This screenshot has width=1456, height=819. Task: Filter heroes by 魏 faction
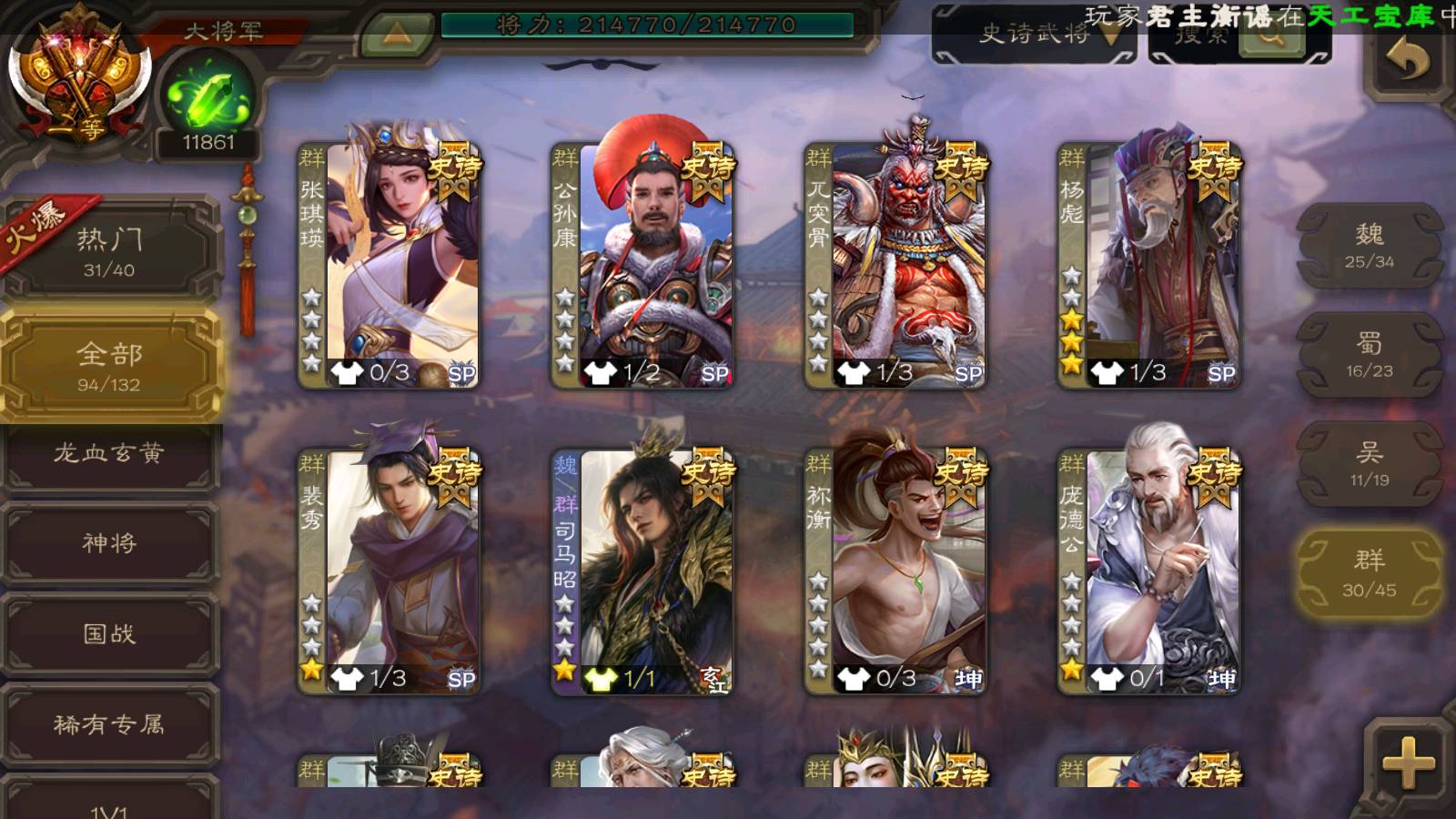tap(1369, 246)
